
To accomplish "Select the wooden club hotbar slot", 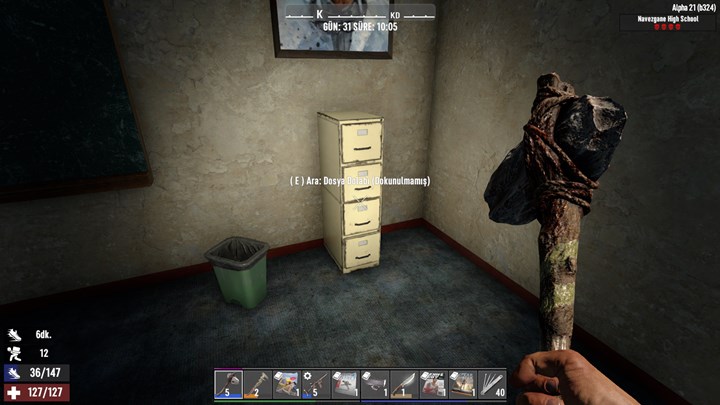I will click(x=257, y=384).
